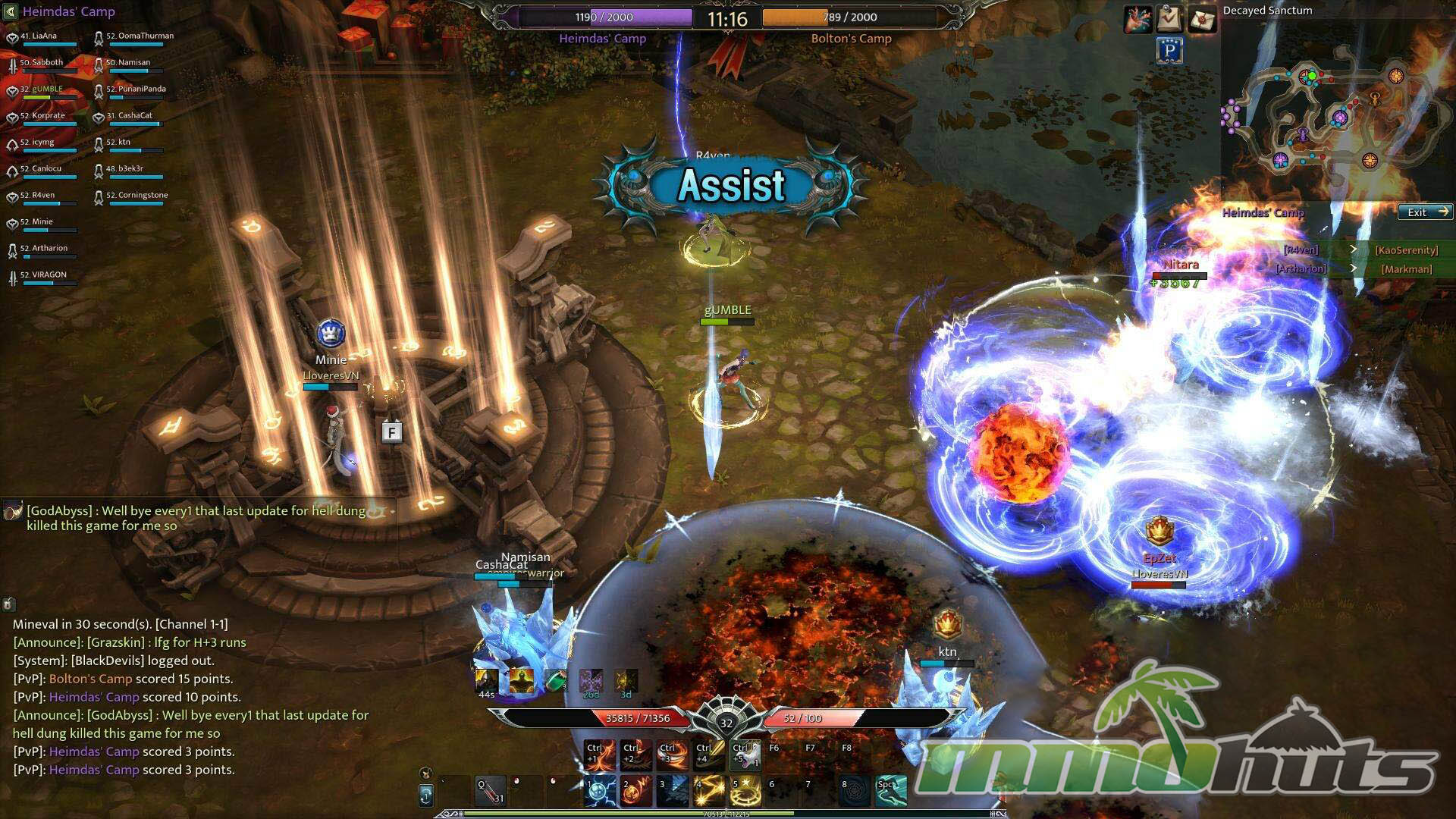Use the golden star chain skill
The width and height of the screenshot is (1456, 819).
click(709, 791)
